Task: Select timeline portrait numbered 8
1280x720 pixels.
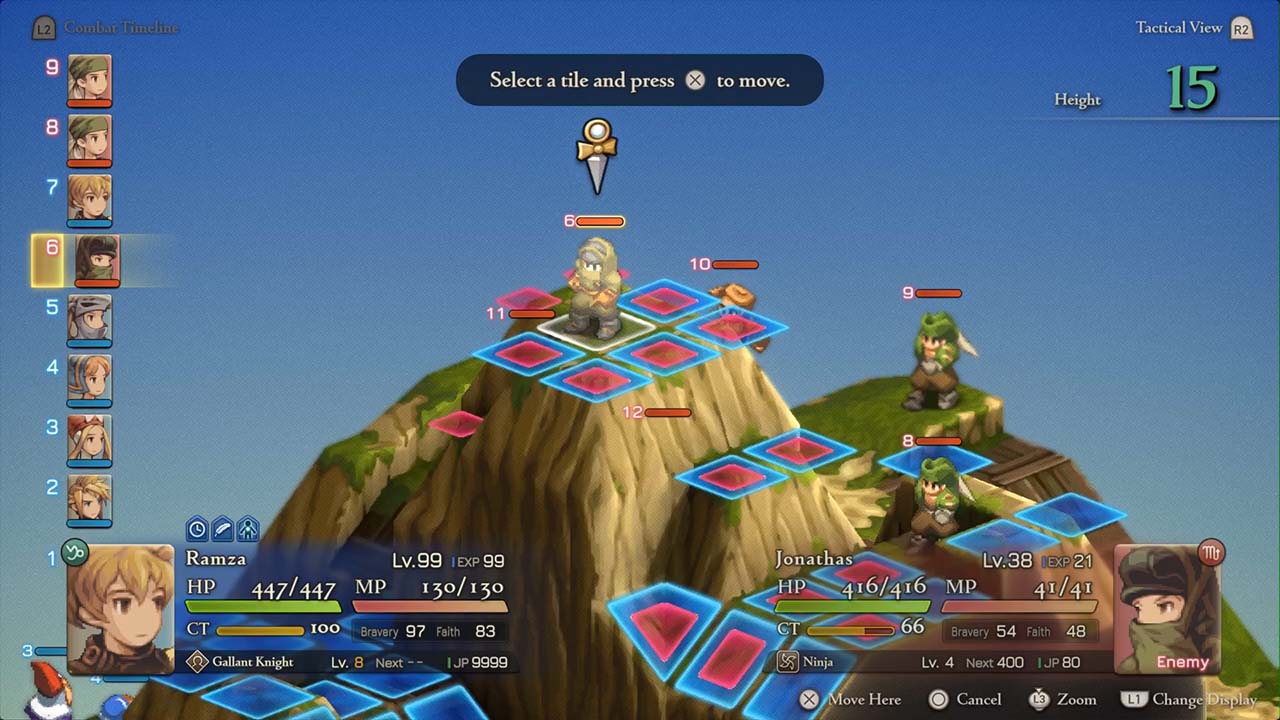Action: click(90, 139)
